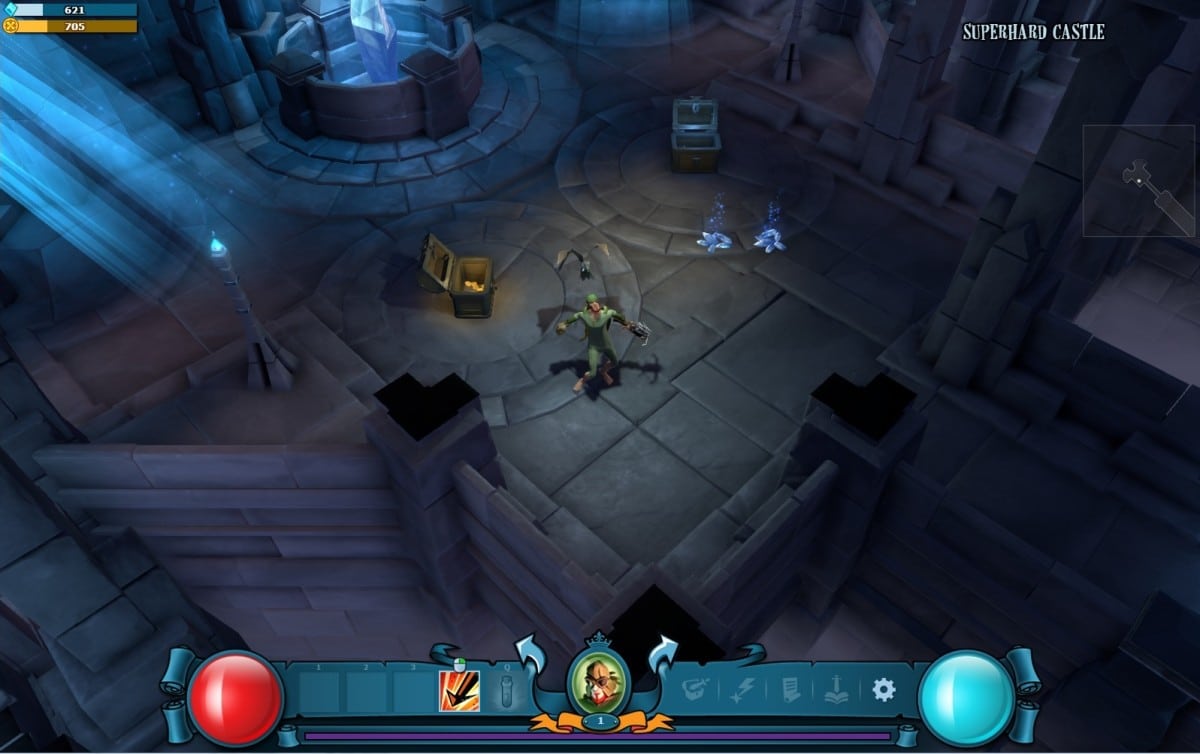
Task: Open the sword and book icon
Action: pyautogui.click(x=836, y=689)
